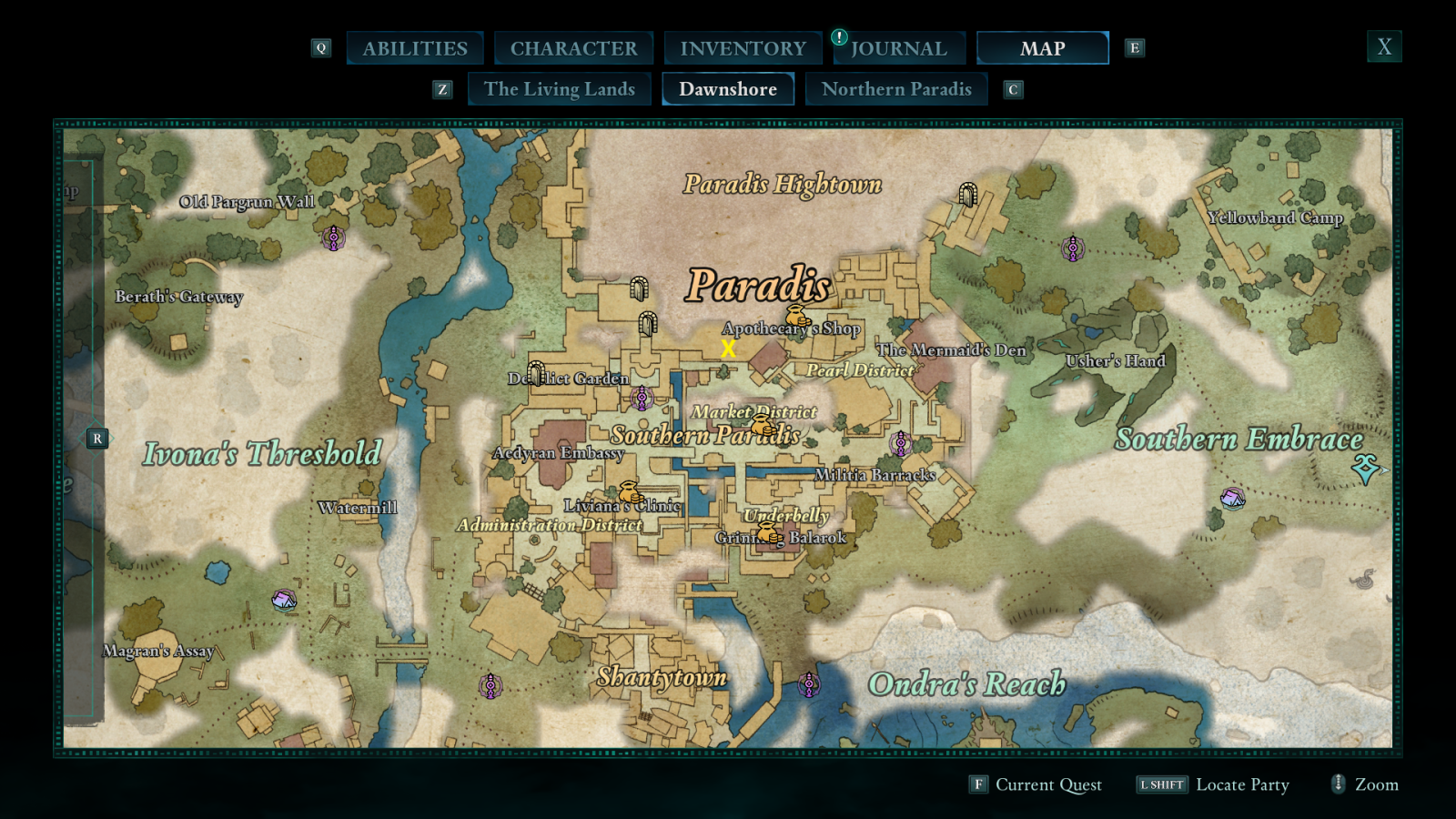Switch to the CHARACTER tab

click(573, 47)
